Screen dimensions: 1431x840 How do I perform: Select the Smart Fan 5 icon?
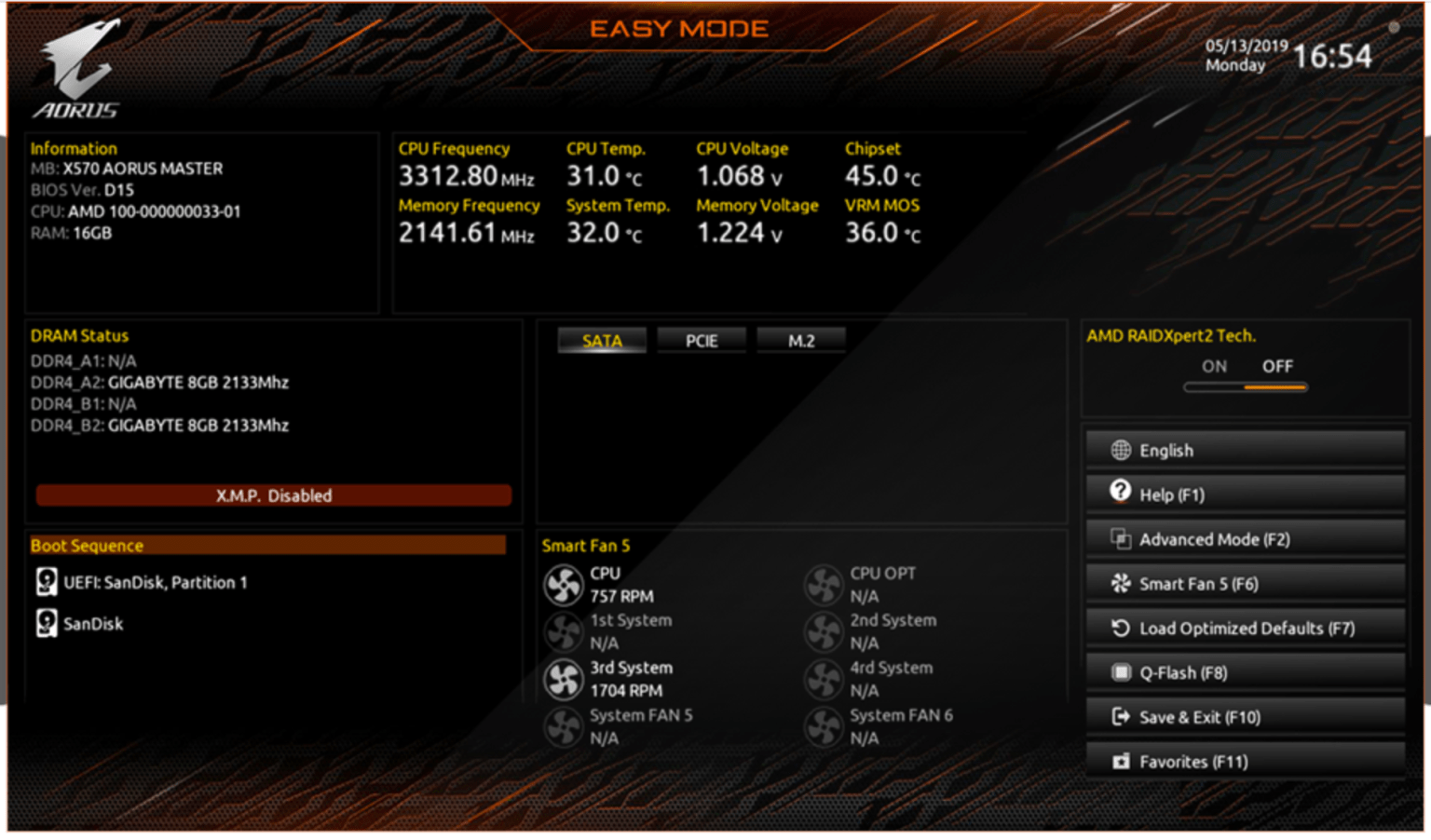[1119, 583]
